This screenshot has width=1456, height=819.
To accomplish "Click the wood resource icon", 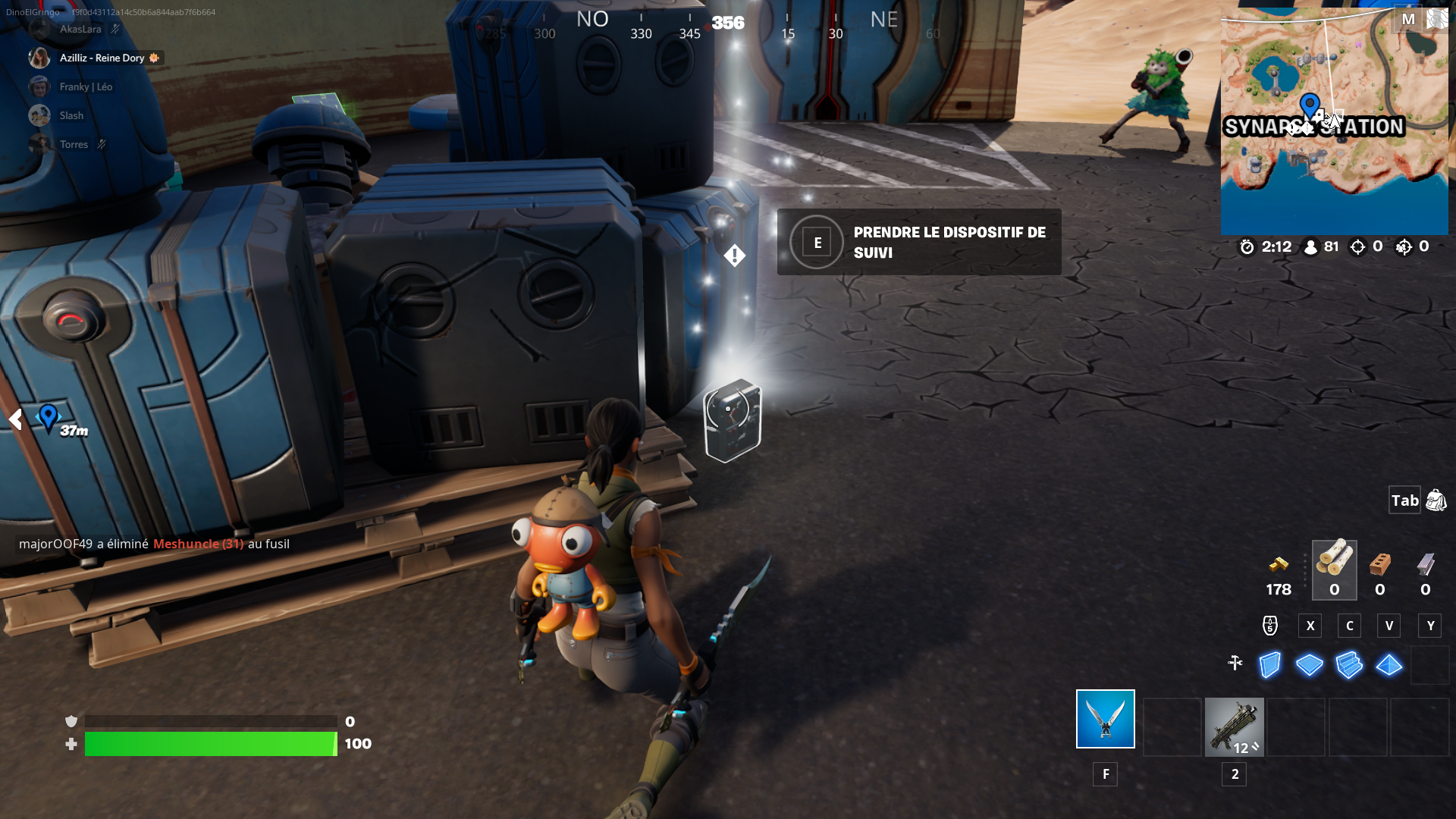I will coord(1334,565).
